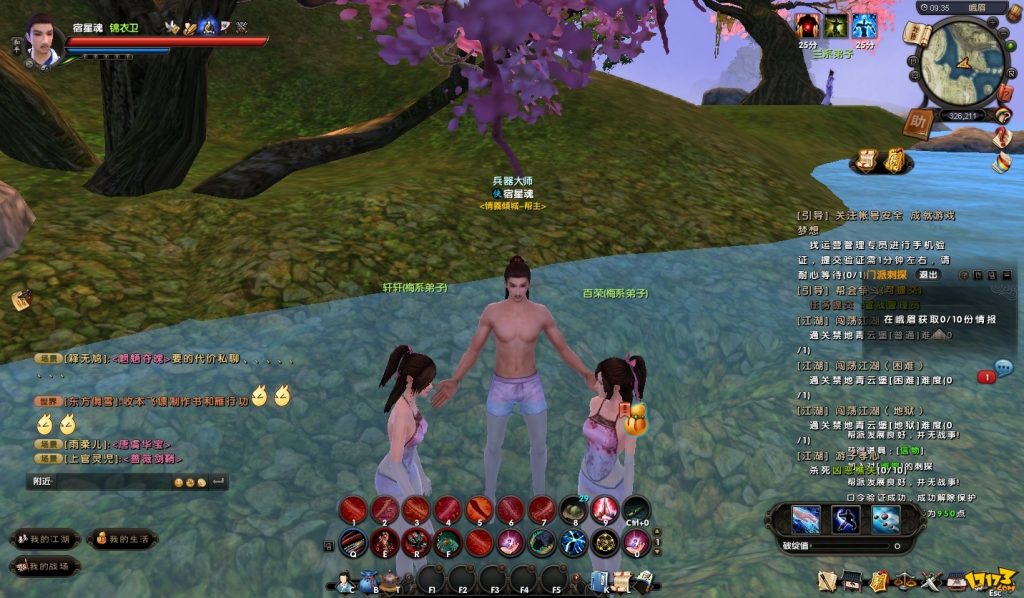The height and width of the screenshot is (598, 1024).
Task: Open the character panel icon marked C
Action: tap(345, 580)
